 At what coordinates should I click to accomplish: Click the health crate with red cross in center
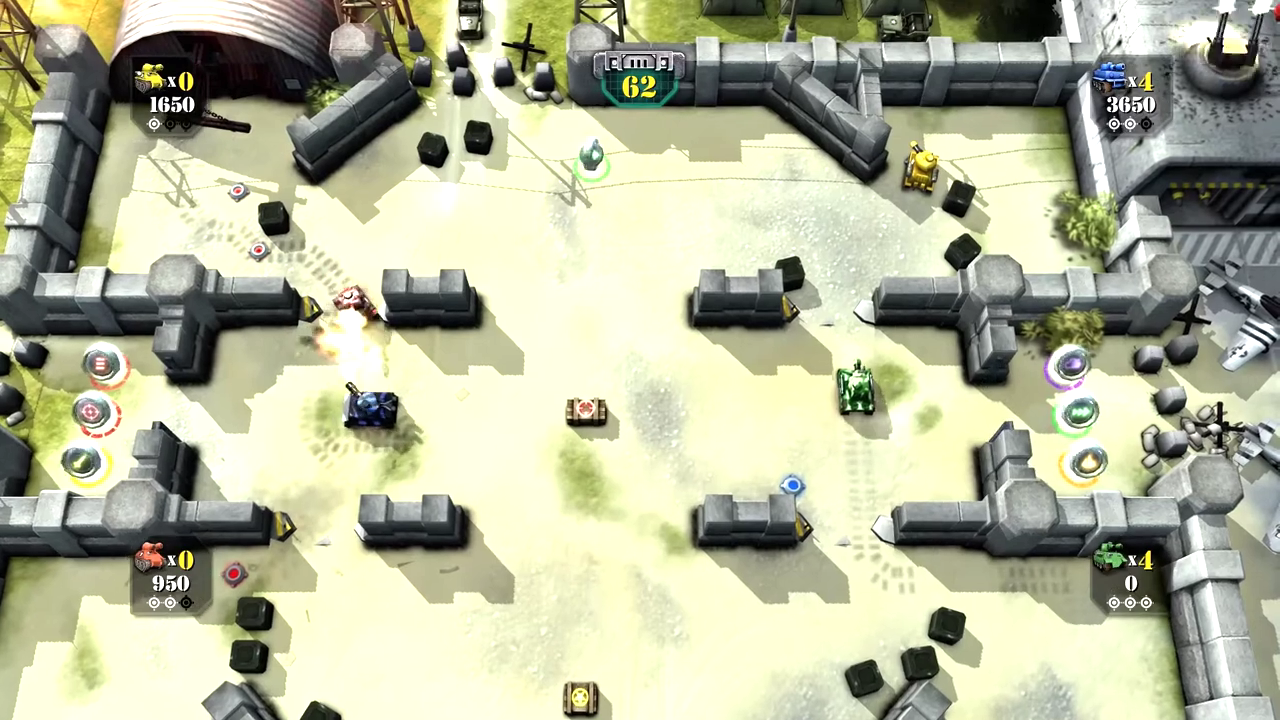[x=588, y=410]
